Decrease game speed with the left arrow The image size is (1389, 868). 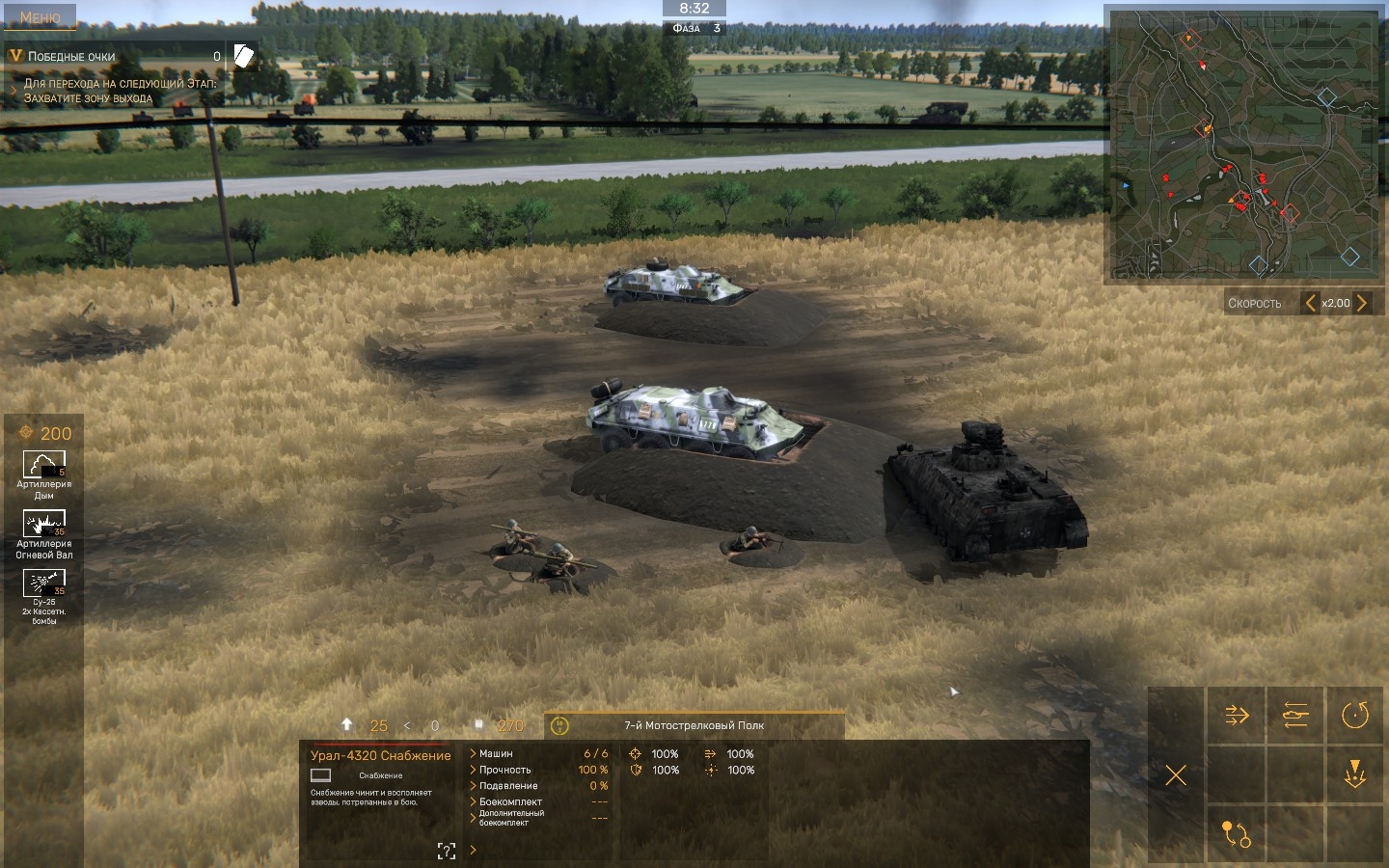[1310, 303]
